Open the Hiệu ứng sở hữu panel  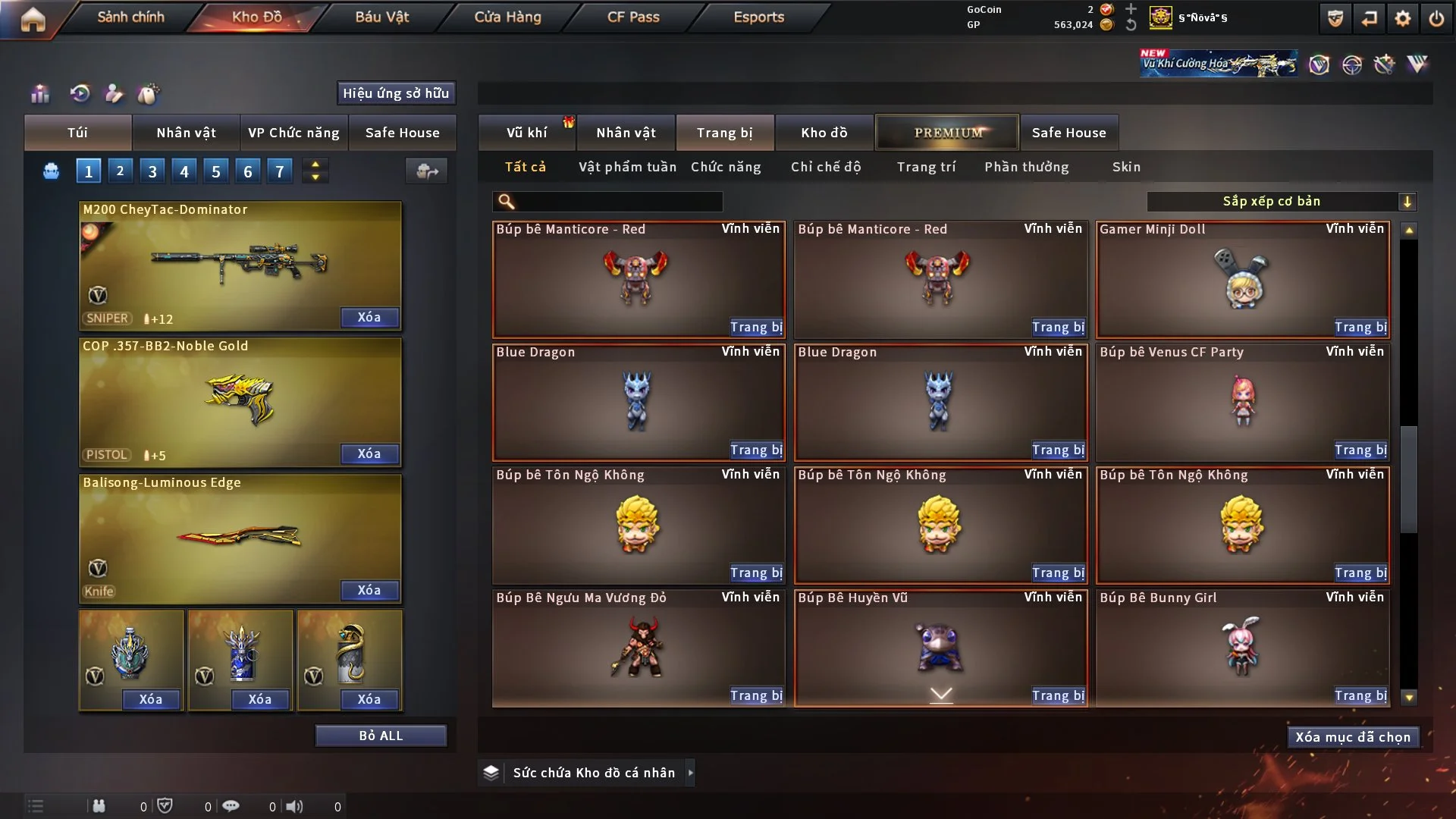pos(396,93)
